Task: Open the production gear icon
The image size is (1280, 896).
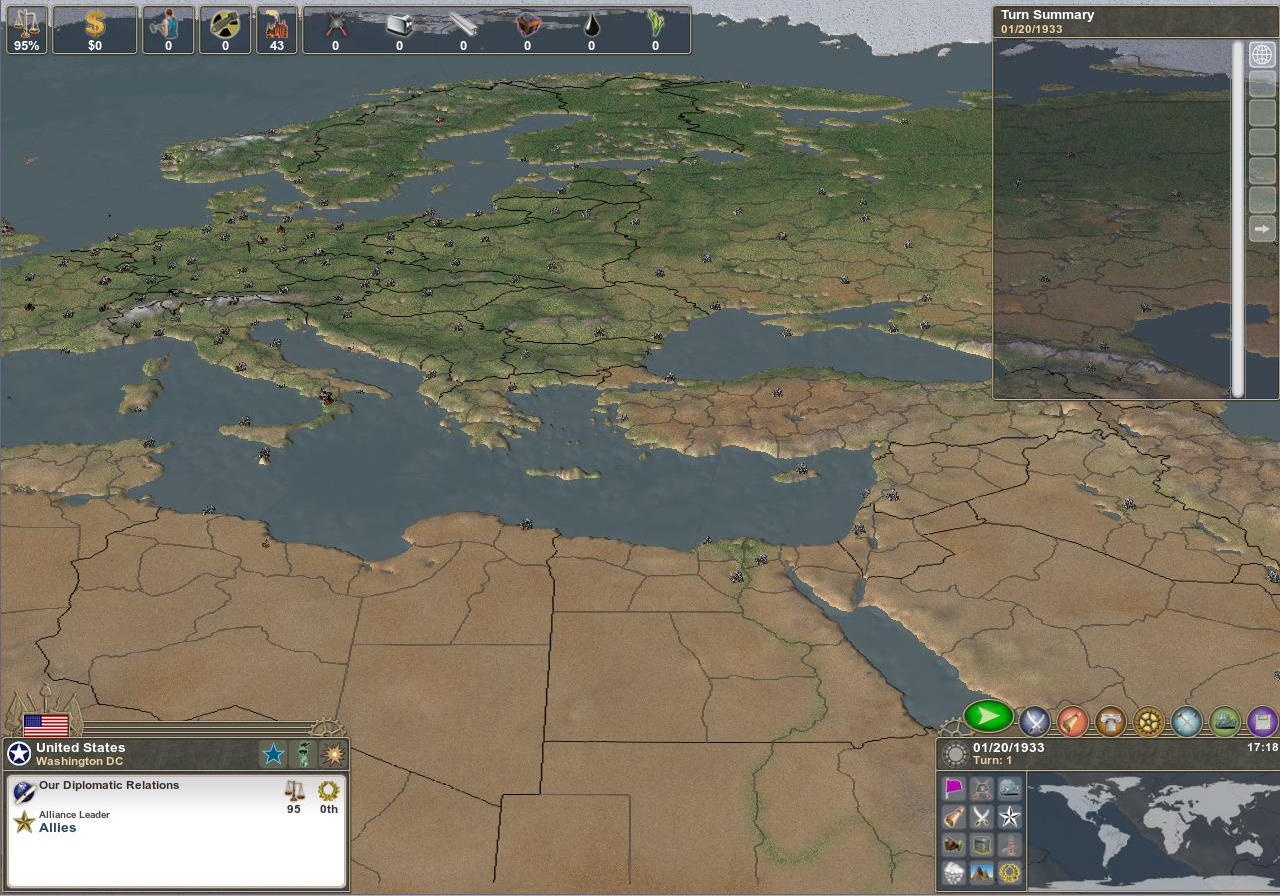Action: pyautogui.click(x=1148, y=720)
